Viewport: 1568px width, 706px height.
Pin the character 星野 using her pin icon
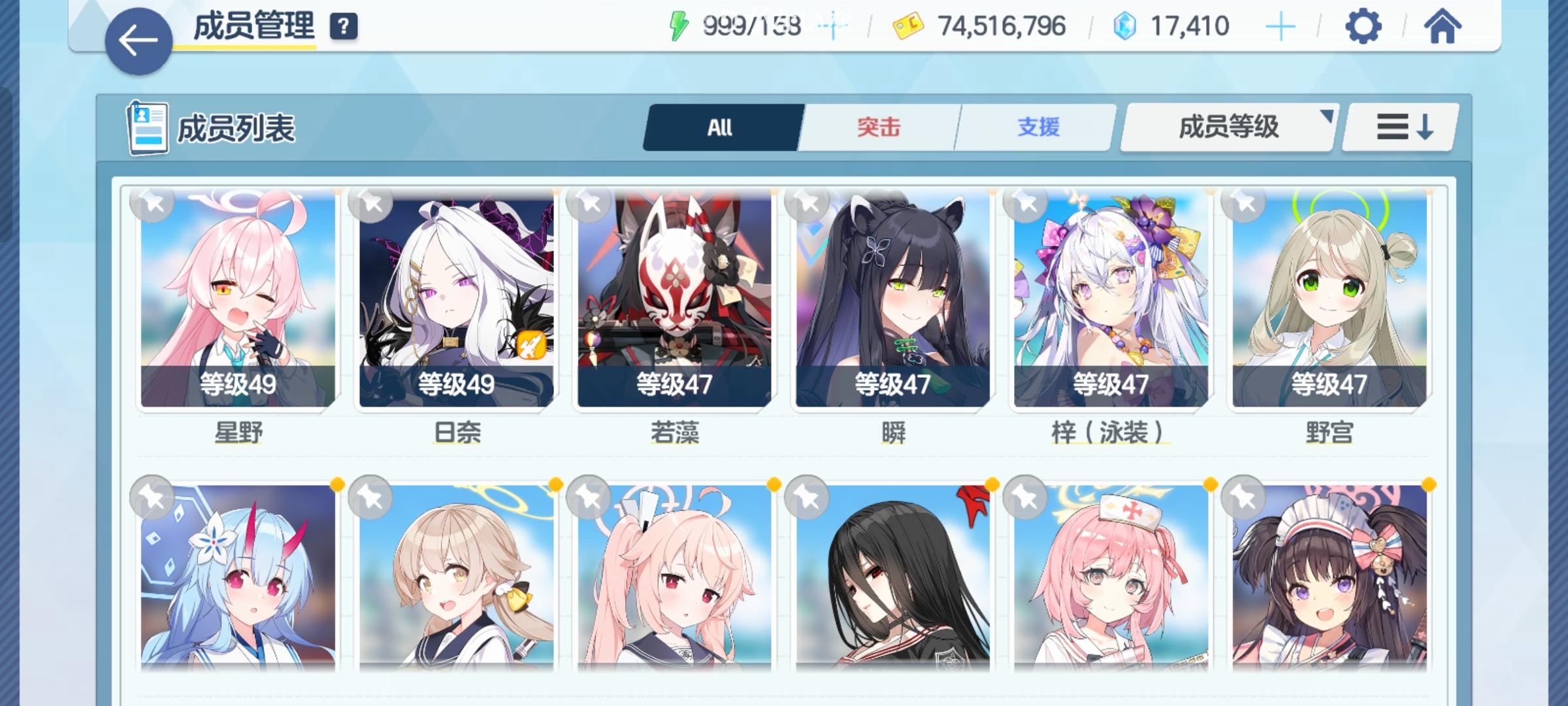pos(151,203)
